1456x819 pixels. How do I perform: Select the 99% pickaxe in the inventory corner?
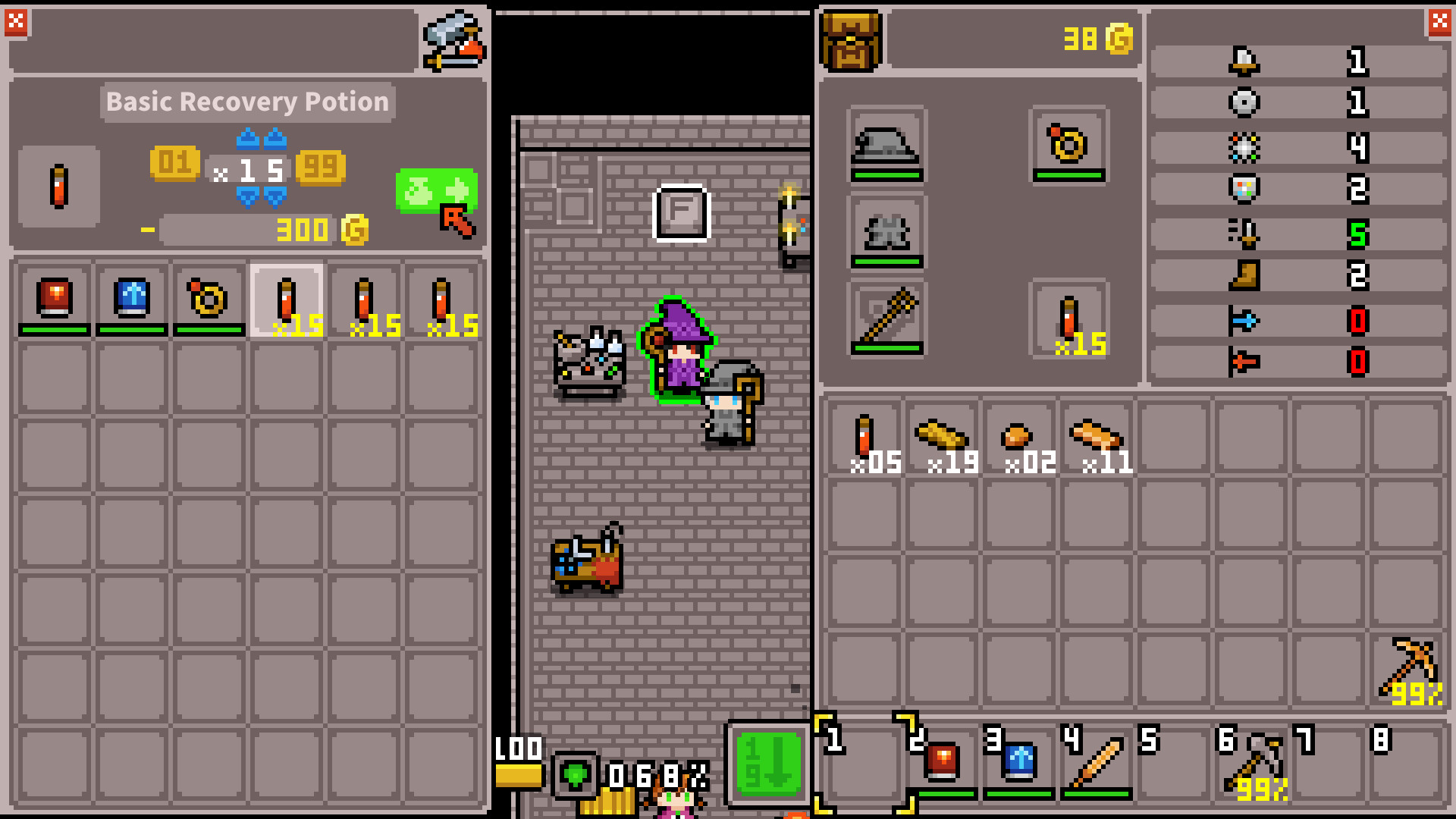(x=1407, y=667)
